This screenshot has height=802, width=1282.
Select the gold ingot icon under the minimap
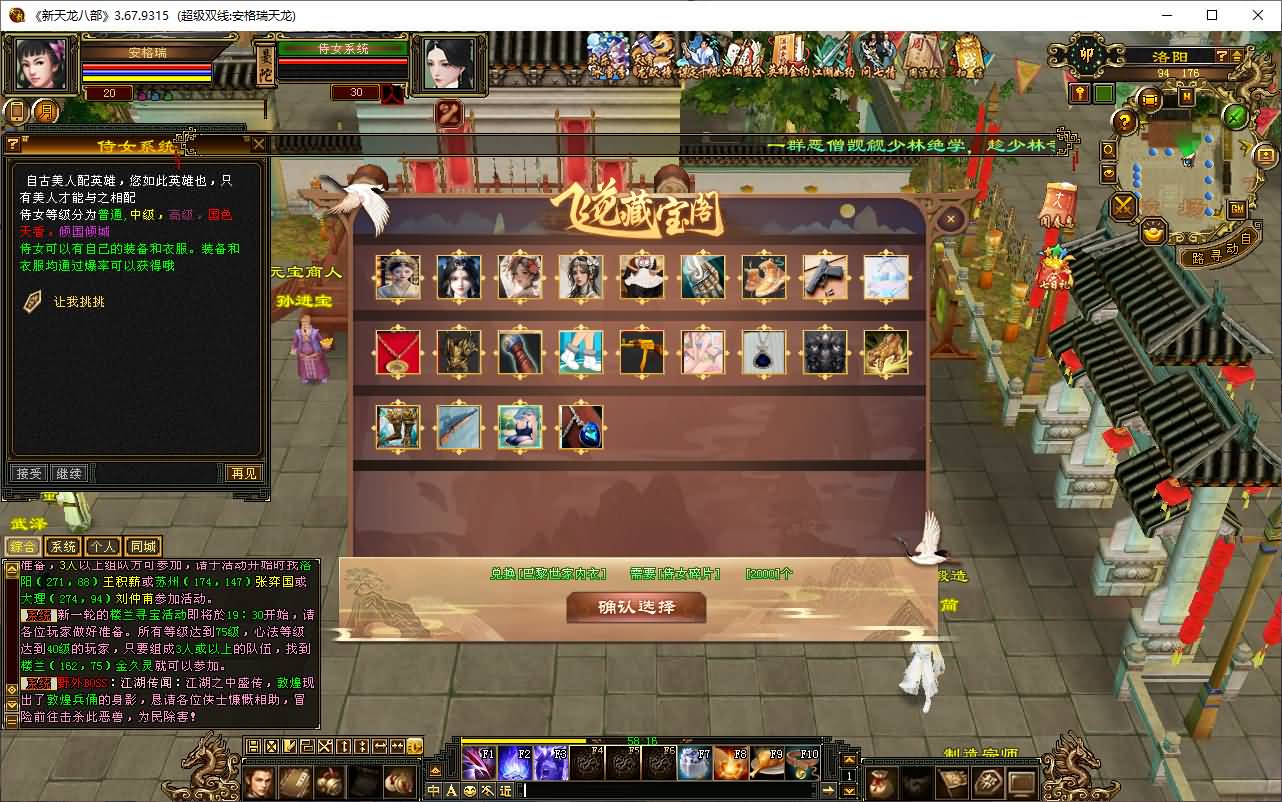(1152, 234)
